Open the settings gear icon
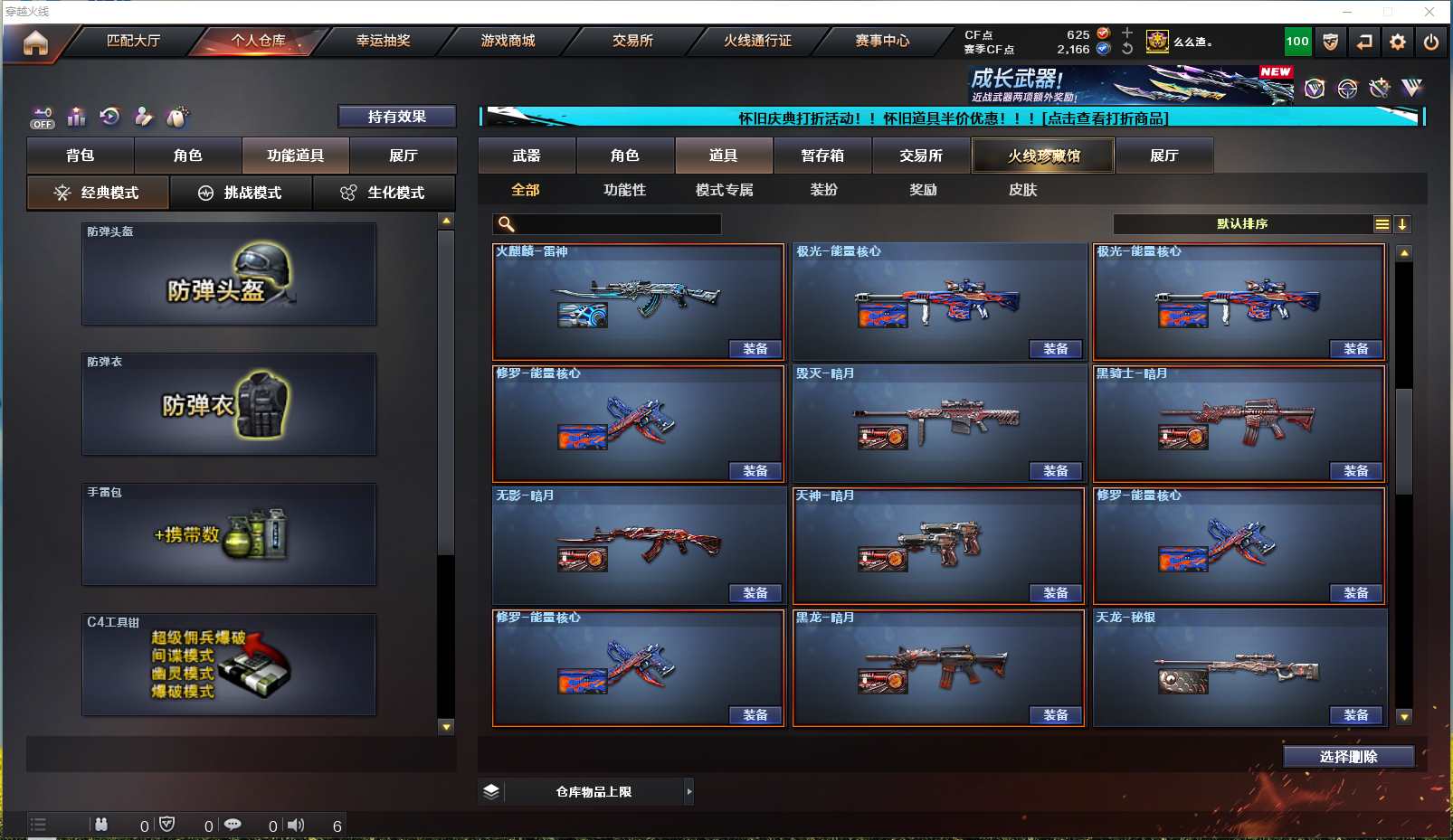 [x=1398, y=42]
